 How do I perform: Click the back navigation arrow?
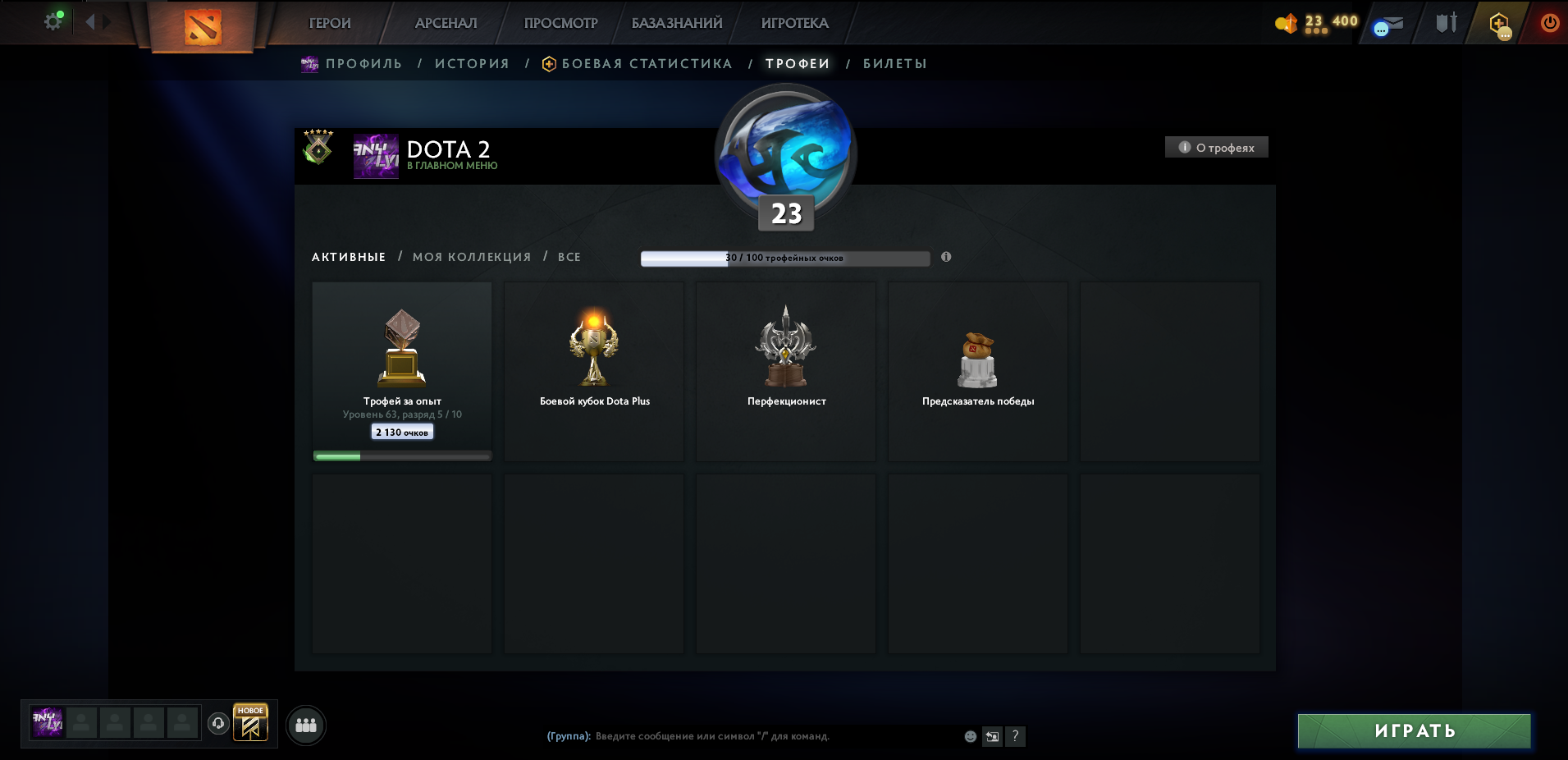[x=90, y=22]
